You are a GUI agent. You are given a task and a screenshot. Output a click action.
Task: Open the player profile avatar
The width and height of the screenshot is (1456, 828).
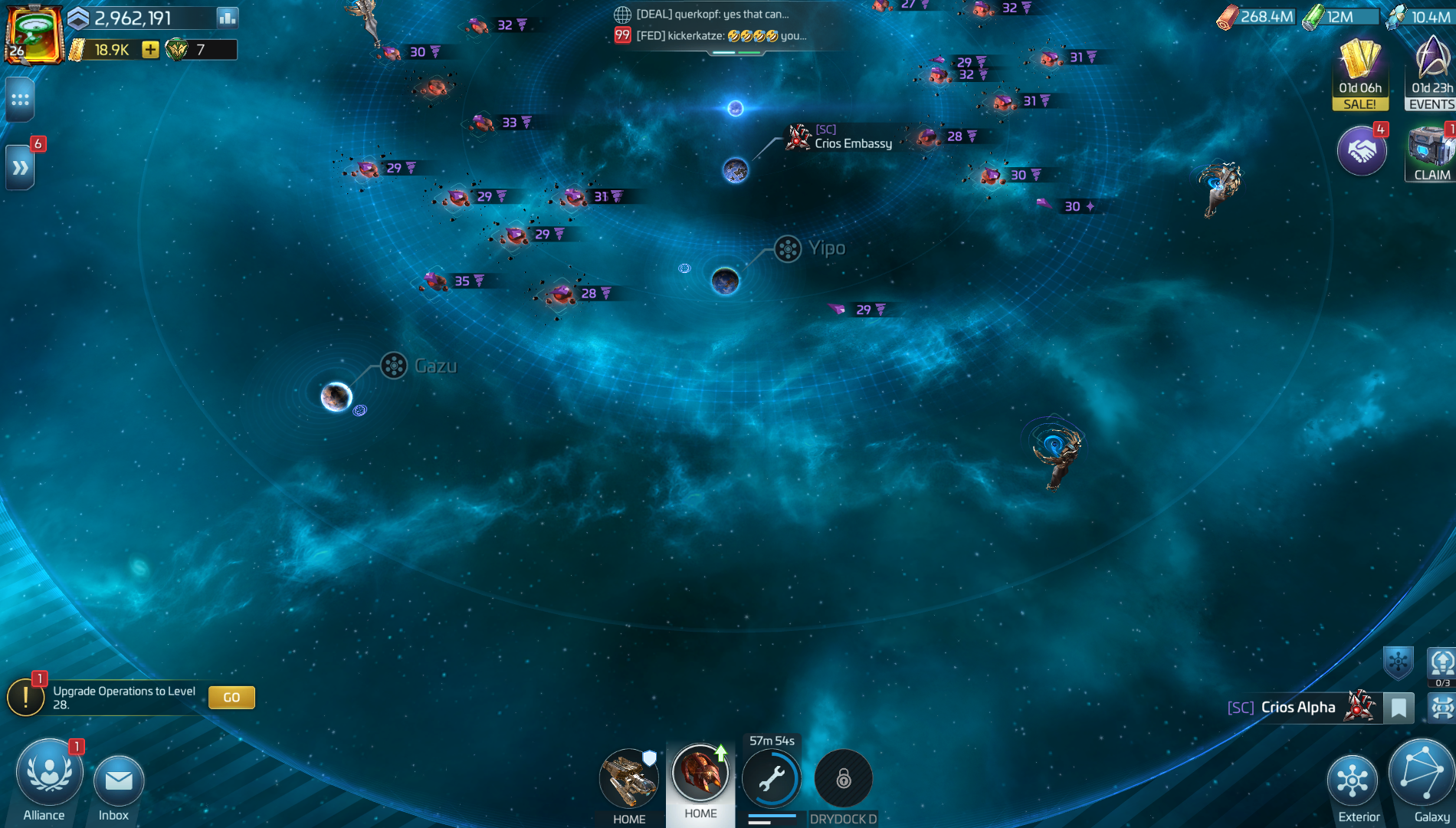point(34,34)
